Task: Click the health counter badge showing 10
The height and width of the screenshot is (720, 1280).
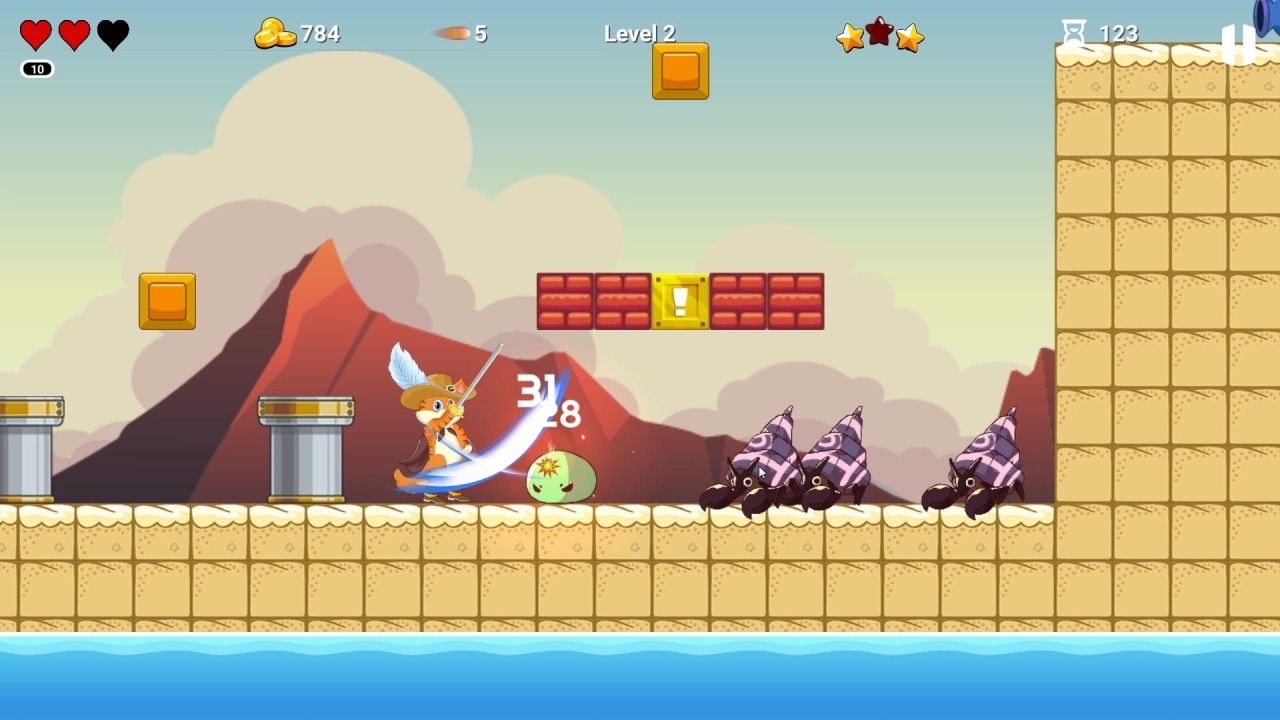Action: [36, 69]
